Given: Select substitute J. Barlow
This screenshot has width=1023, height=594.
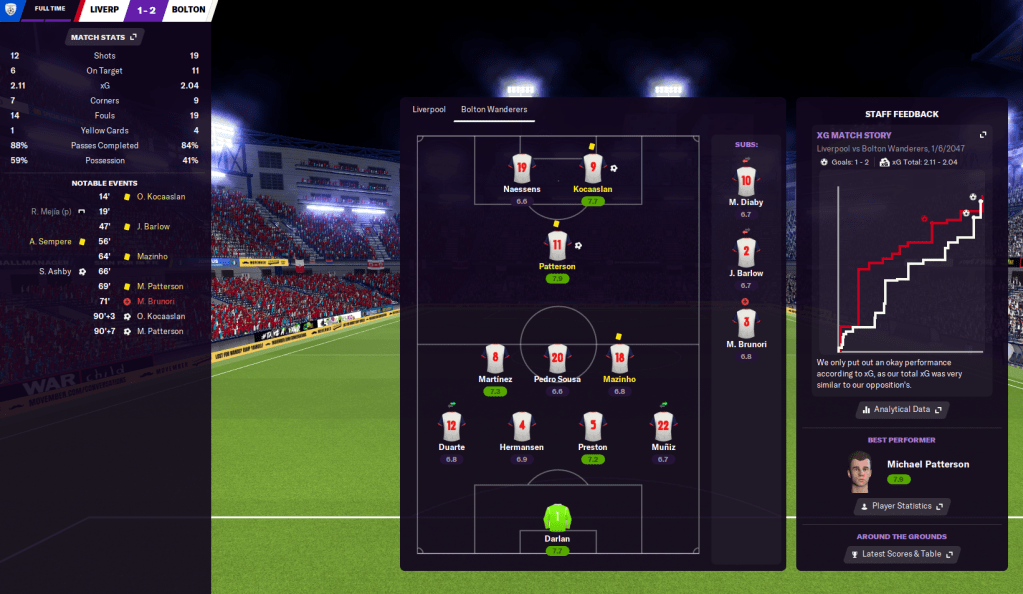Looking at the screenshot, I should click(x=745, y=252).
